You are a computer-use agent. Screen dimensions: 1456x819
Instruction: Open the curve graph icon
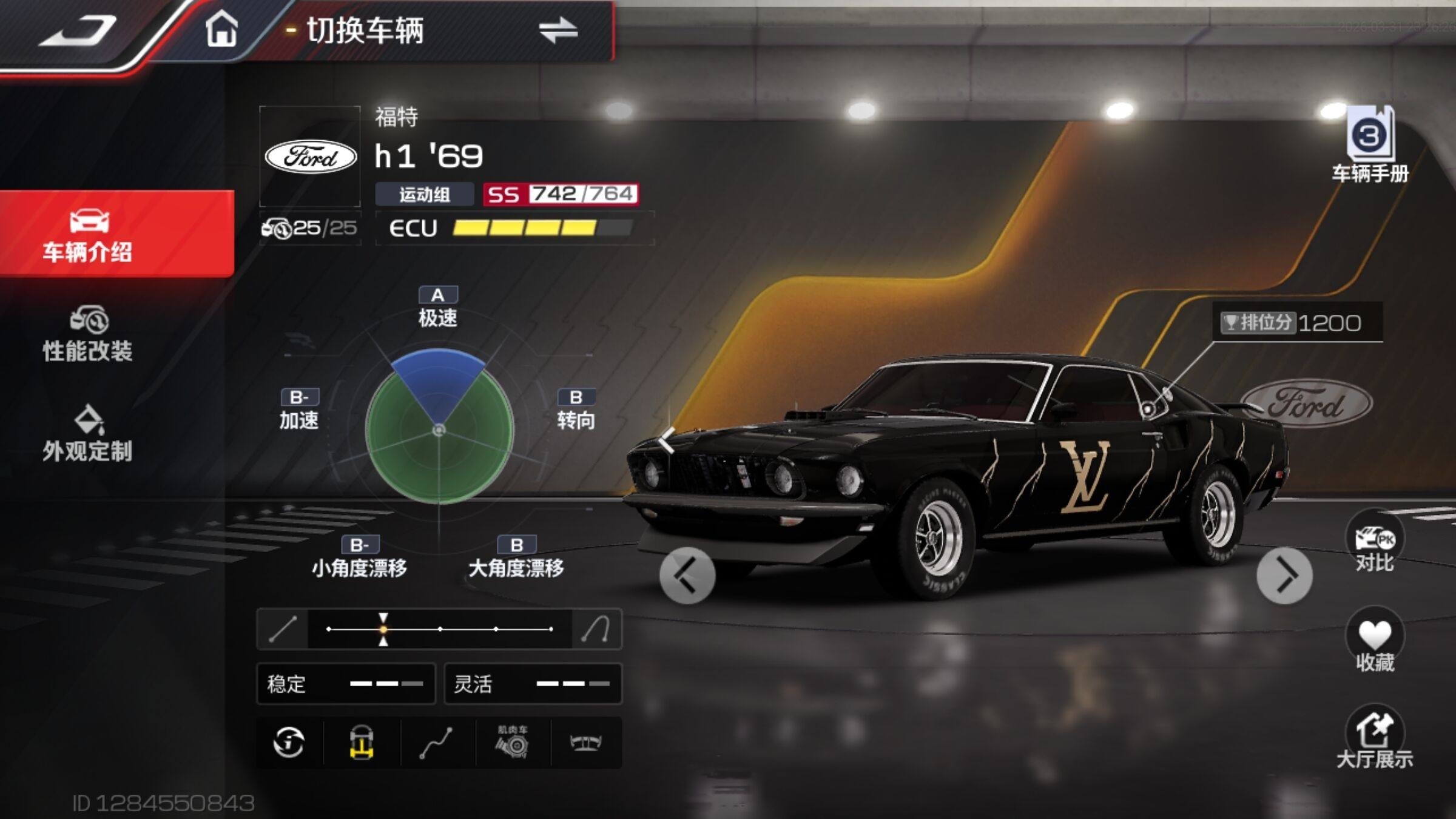436,743
